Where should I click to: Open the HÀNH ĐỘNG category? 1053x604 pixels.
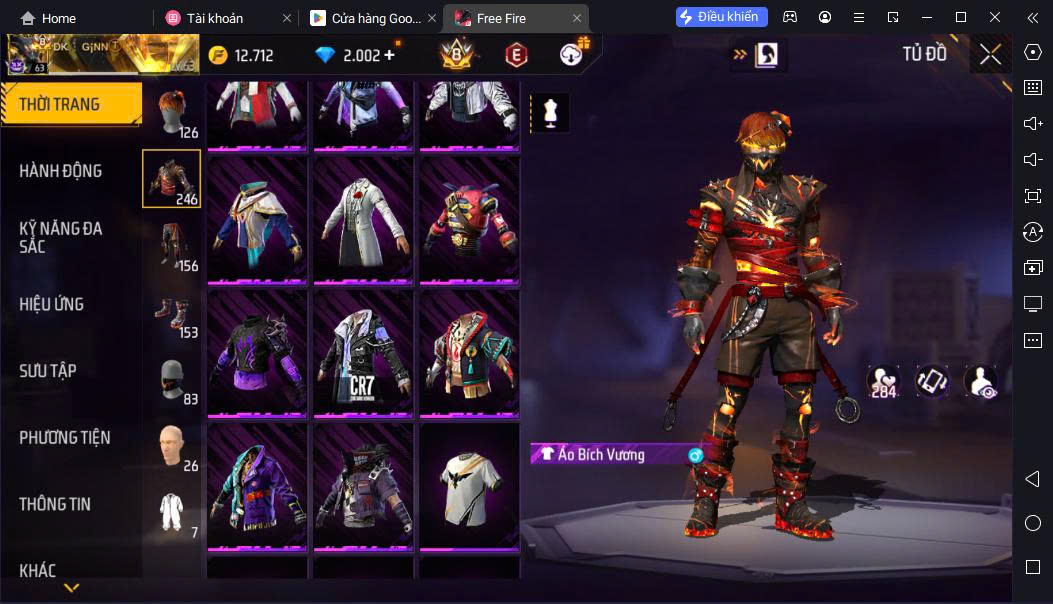click(x=61, y=171)
